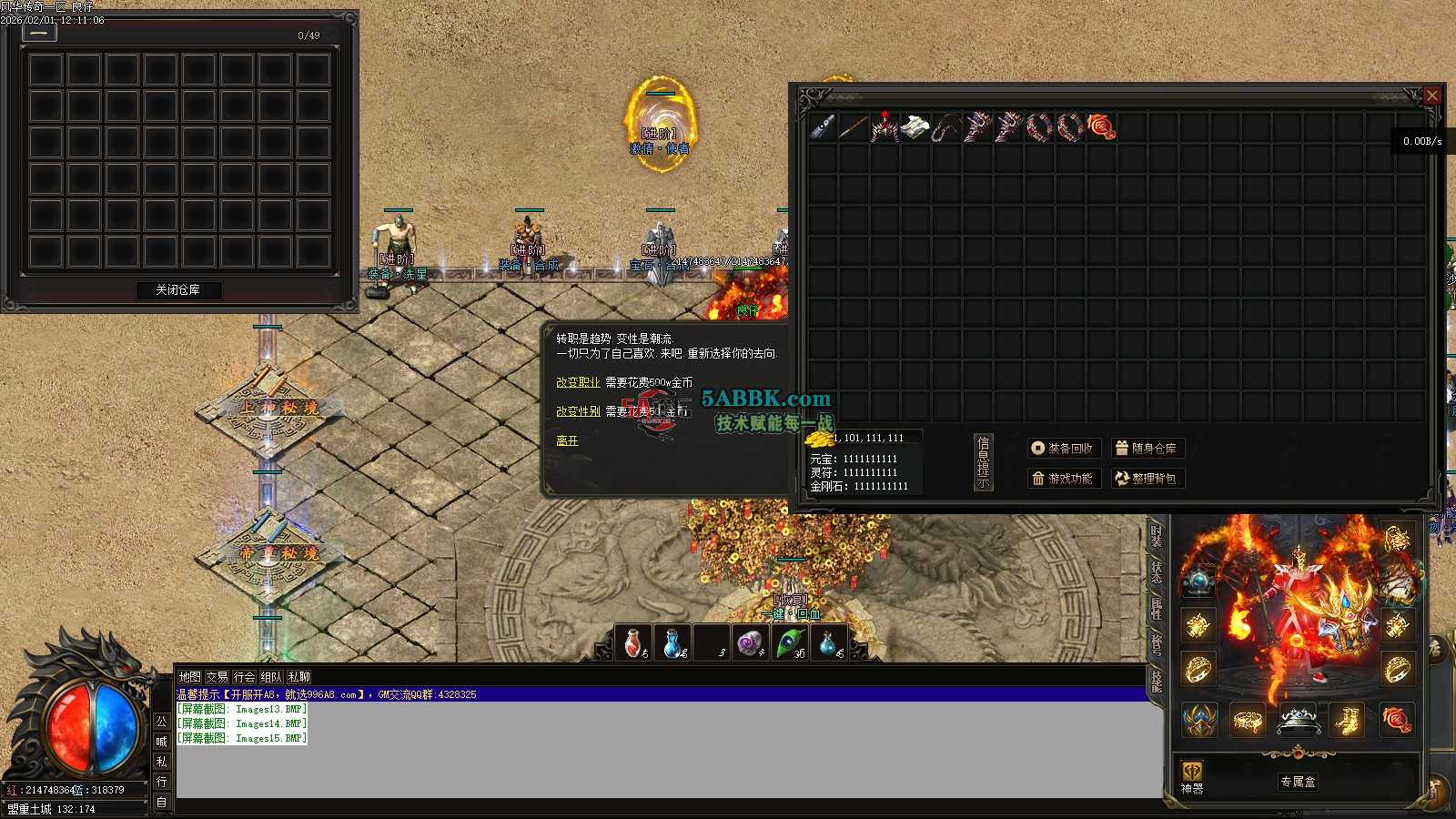The image size is (1456, 819).
Task: Switch to the 属性 character tab
Action: (1157, 608)
